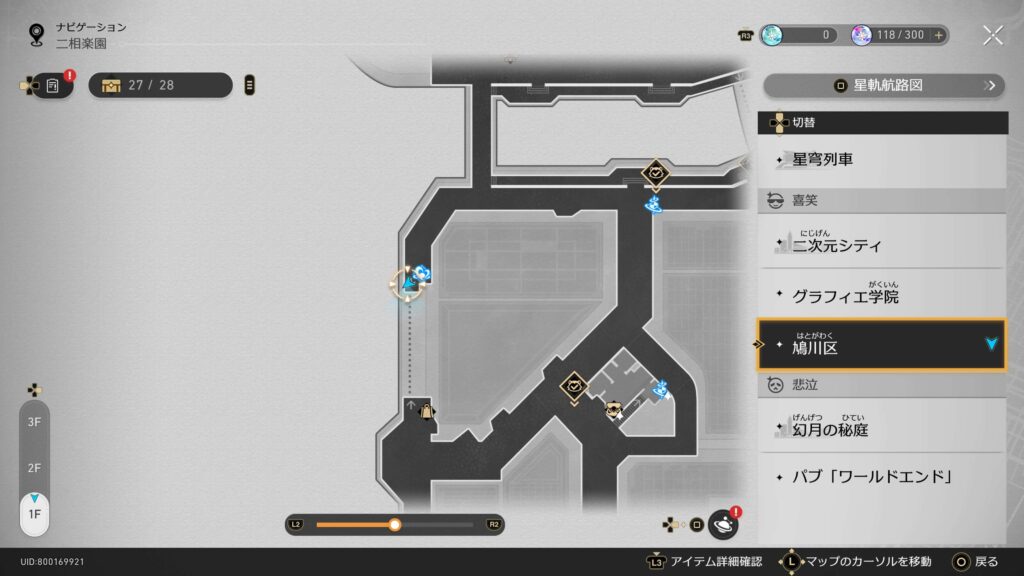This screenshot has width=1024, height=576.
Task: Select the bell marker on the map
Action: click(426, 411)
